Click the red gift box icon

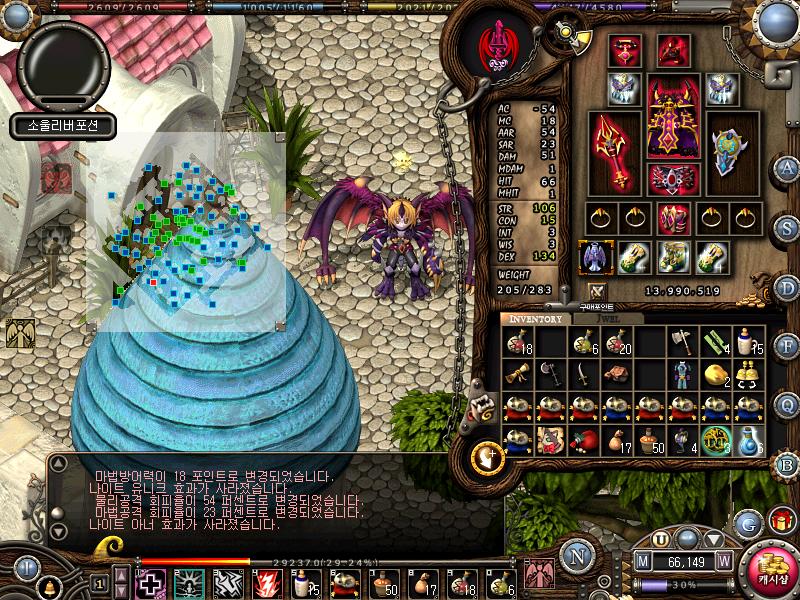click(780, 520)
